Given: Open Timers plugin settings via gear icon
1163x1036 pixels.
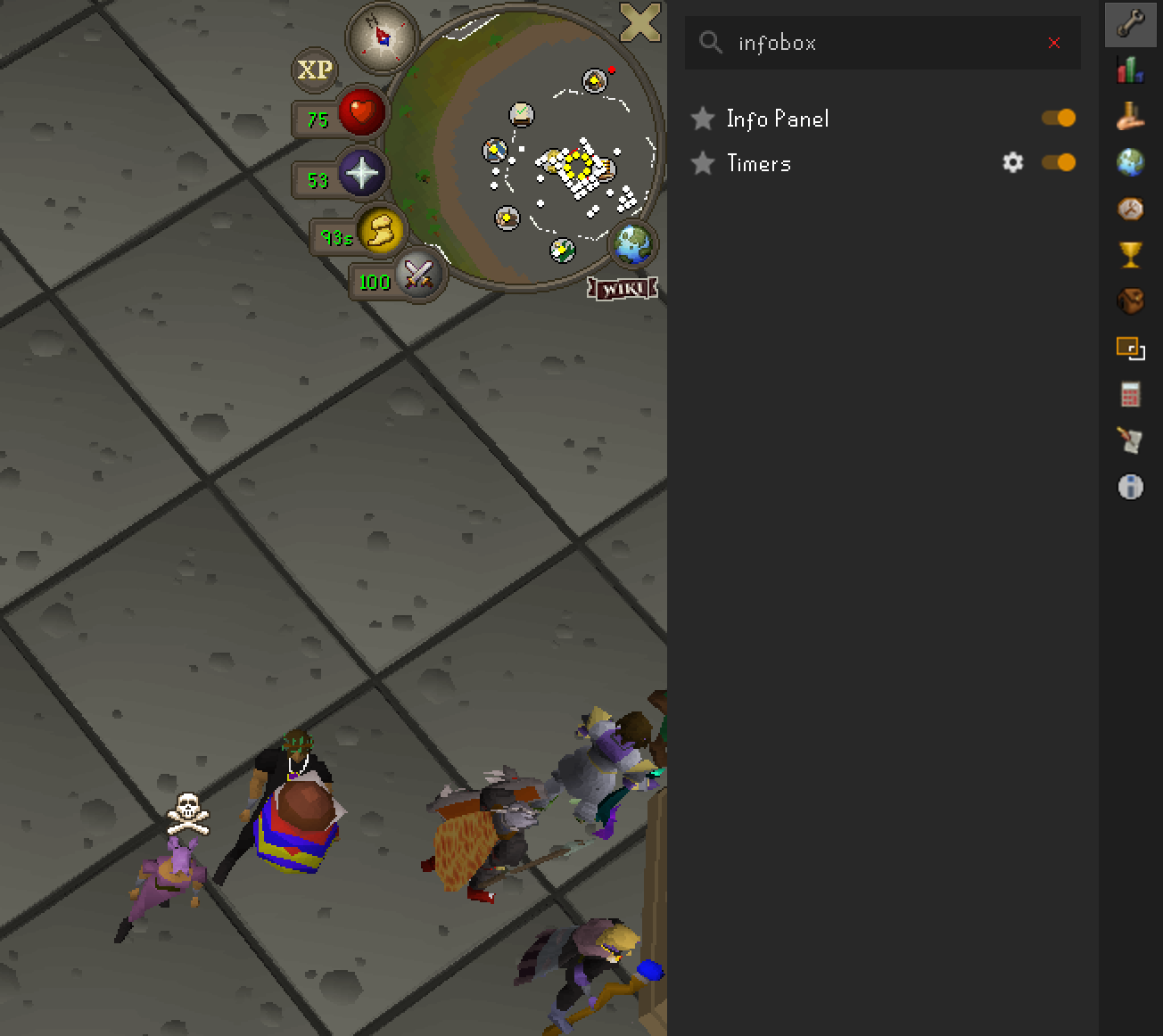Looking at the screenshot, I should 1012,162.
